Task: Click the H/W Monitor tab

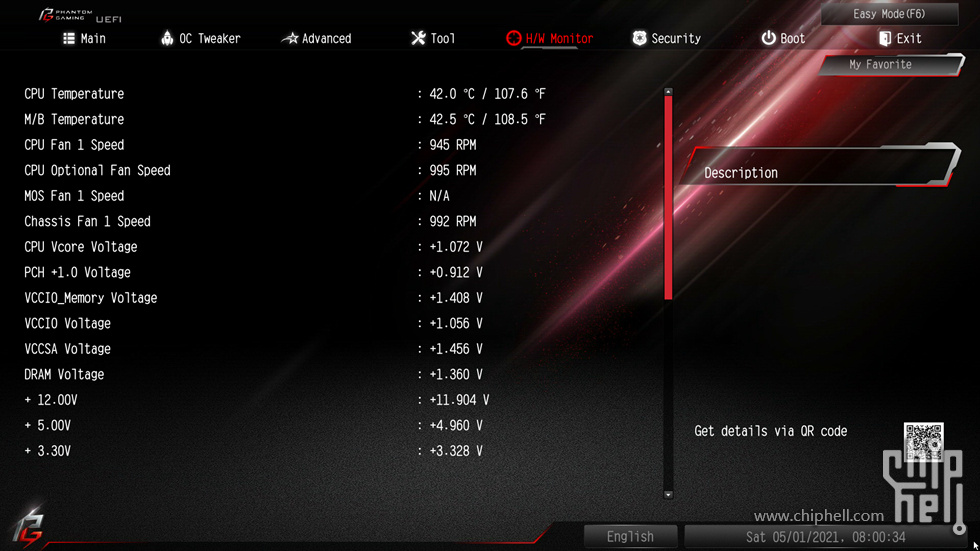Action: pyautogui.click(x=549, y=38)
